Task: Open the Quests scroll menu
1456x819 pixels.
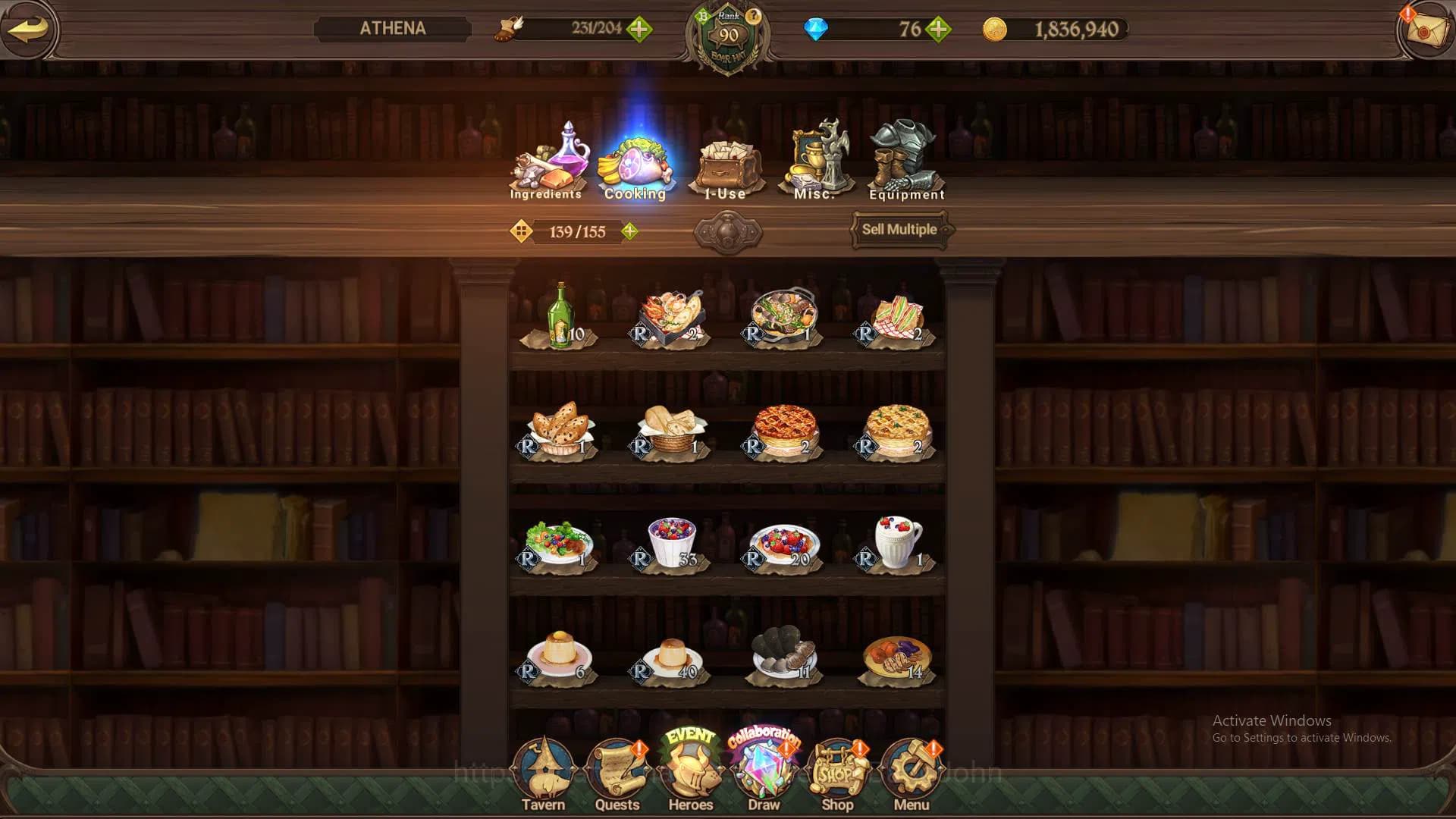Action: click(x=617, y=773)
